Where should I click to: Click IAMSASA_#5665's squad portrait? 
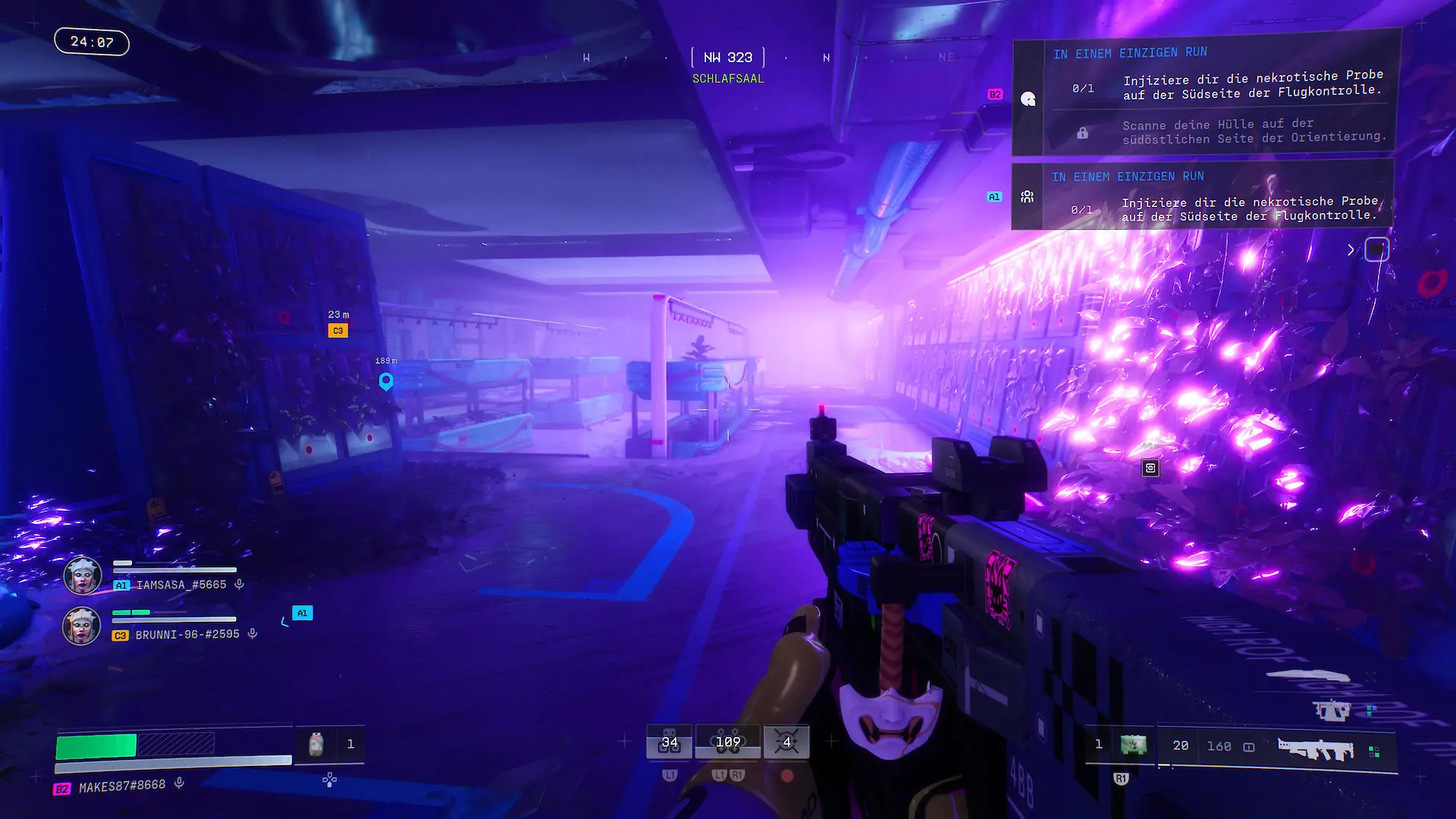82,576
